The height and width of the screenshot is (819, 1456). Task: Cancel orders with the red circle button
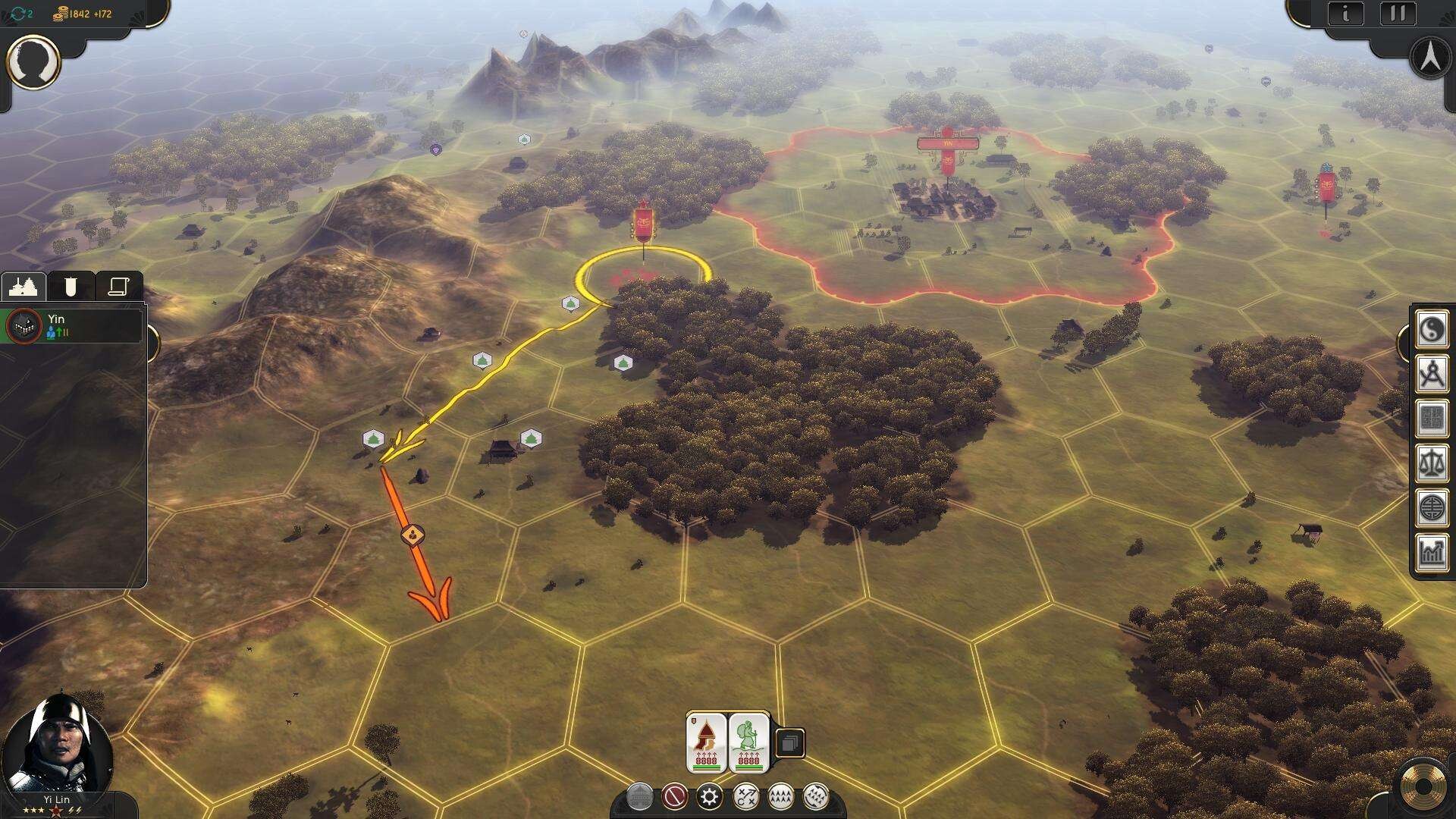[674, 796]
